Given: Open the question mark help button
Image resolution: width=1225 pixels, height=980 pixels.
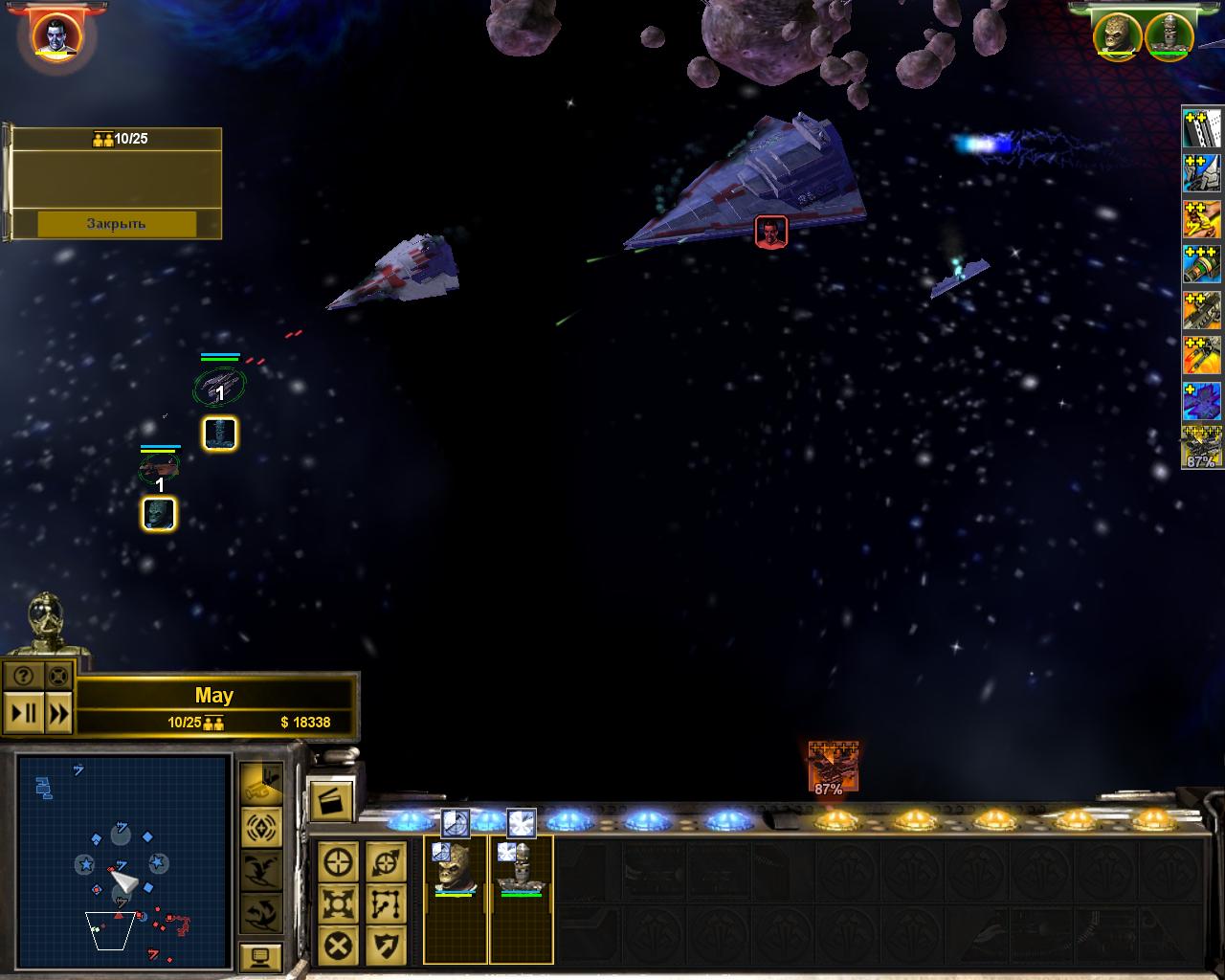Looking at the screenshot, I should click(23, 676).
